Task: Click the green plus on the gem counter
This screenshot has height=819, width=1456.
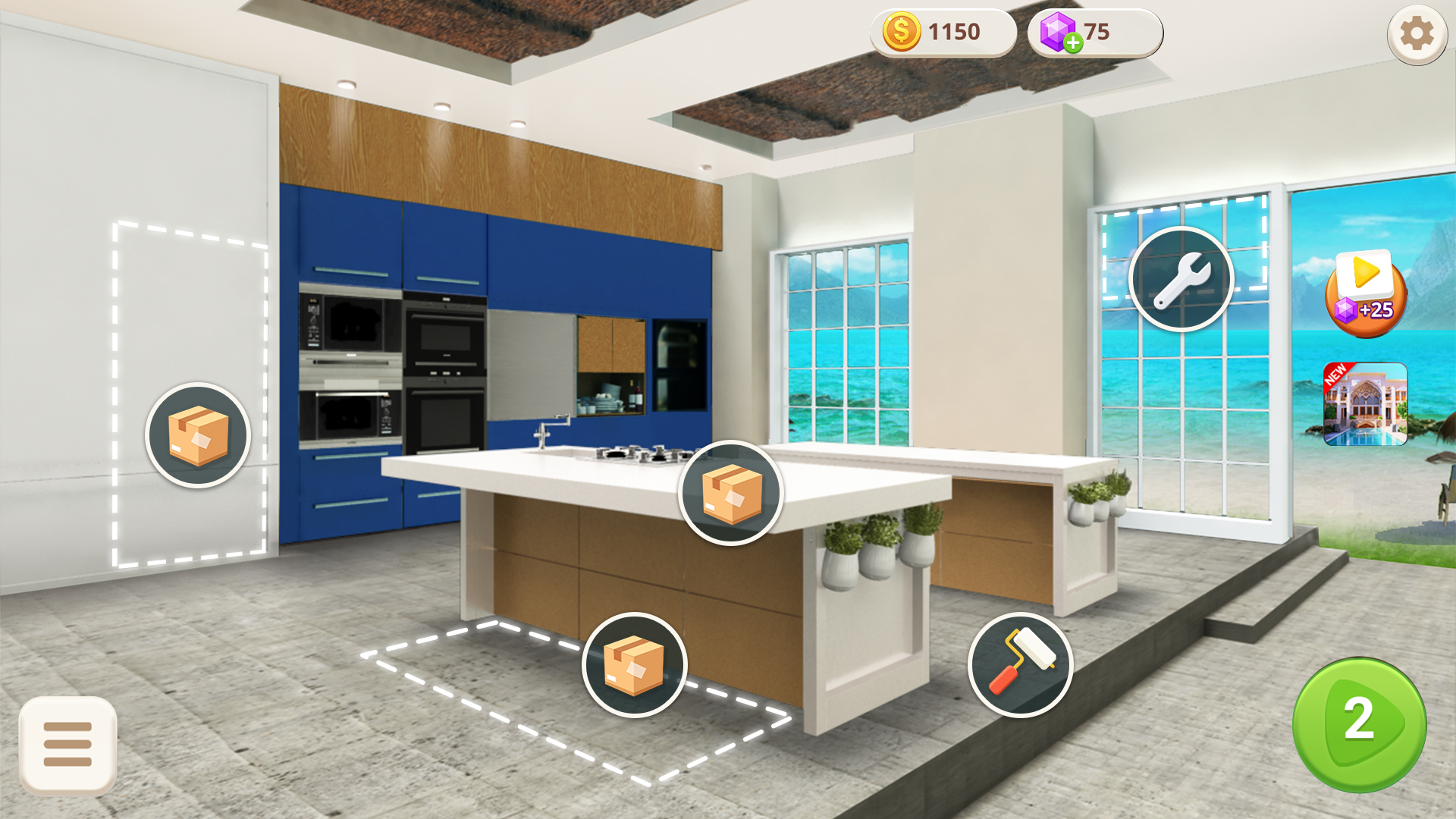Action: 1073,43
